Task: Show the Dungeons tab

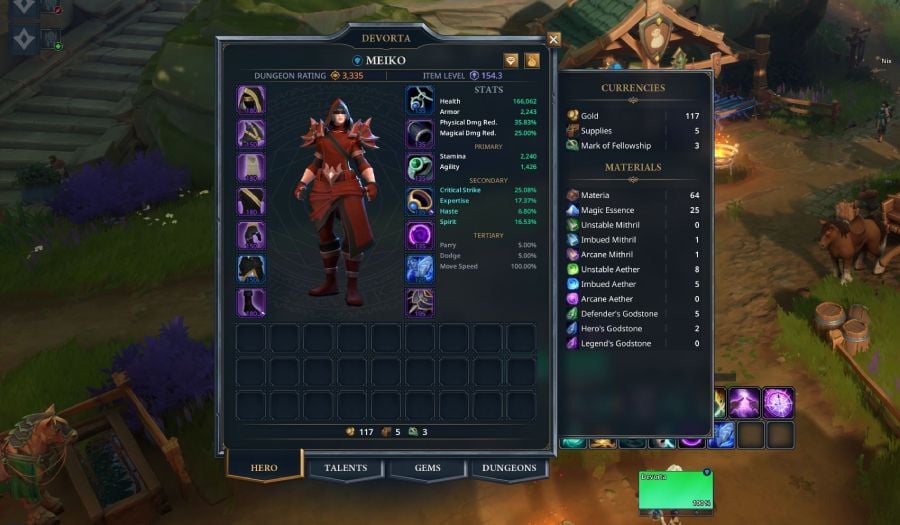Action: pyautogui.click(x=509, y=468)
